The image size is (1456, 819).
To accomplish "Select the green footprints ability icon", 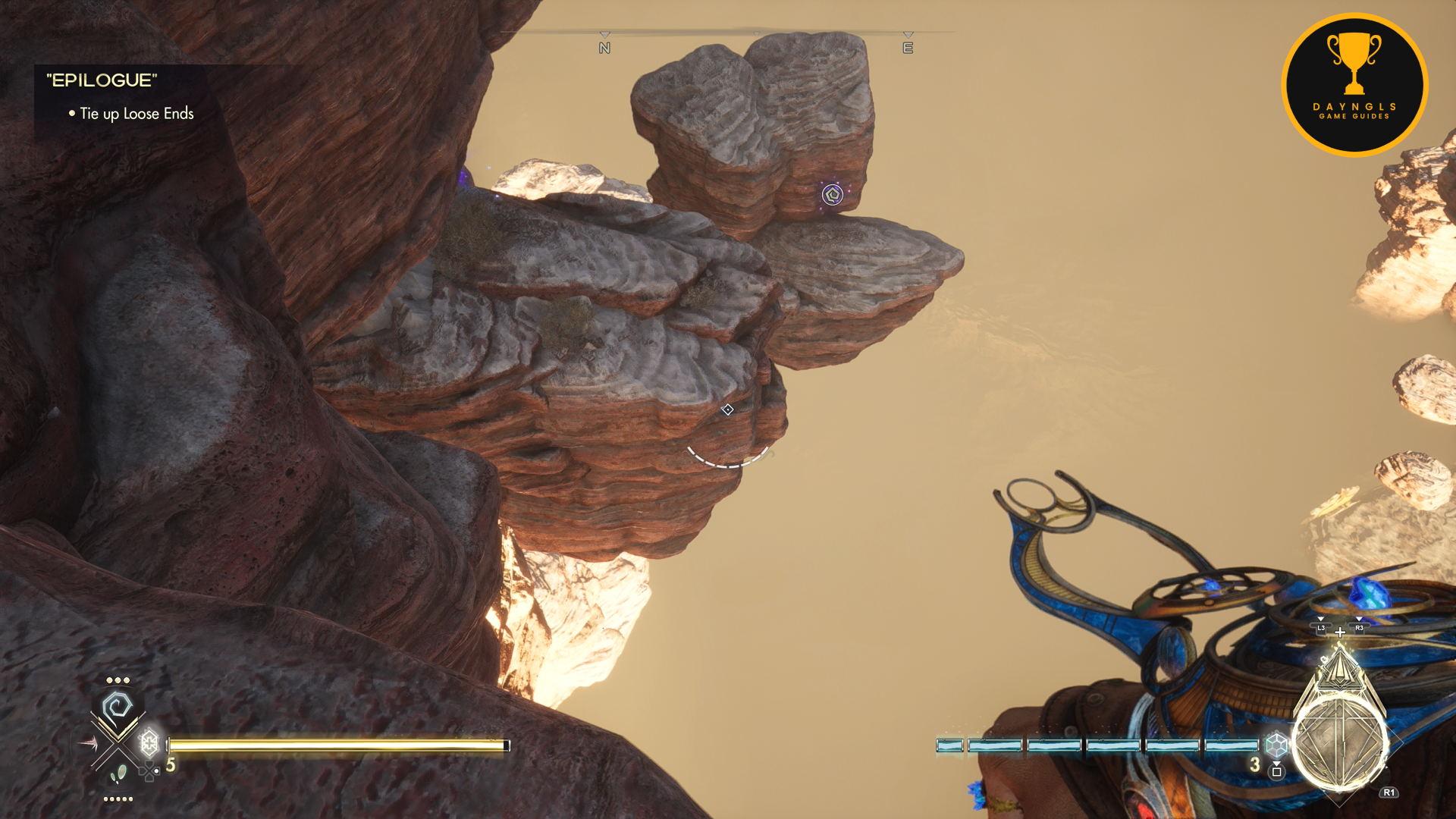I will (118, 774).
